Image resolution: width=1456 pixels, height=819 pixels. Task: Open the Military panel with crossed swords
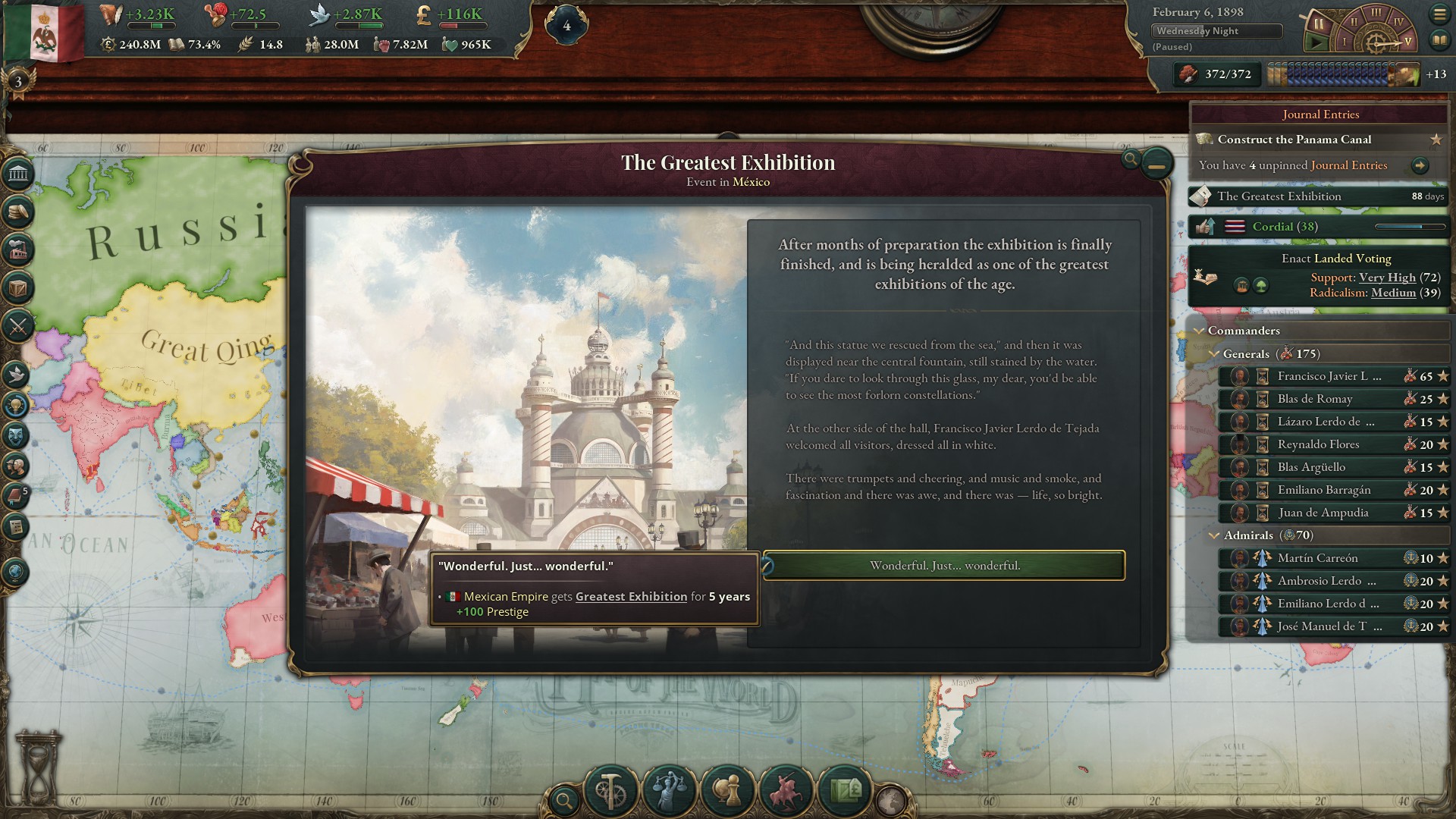pos(18,327)
